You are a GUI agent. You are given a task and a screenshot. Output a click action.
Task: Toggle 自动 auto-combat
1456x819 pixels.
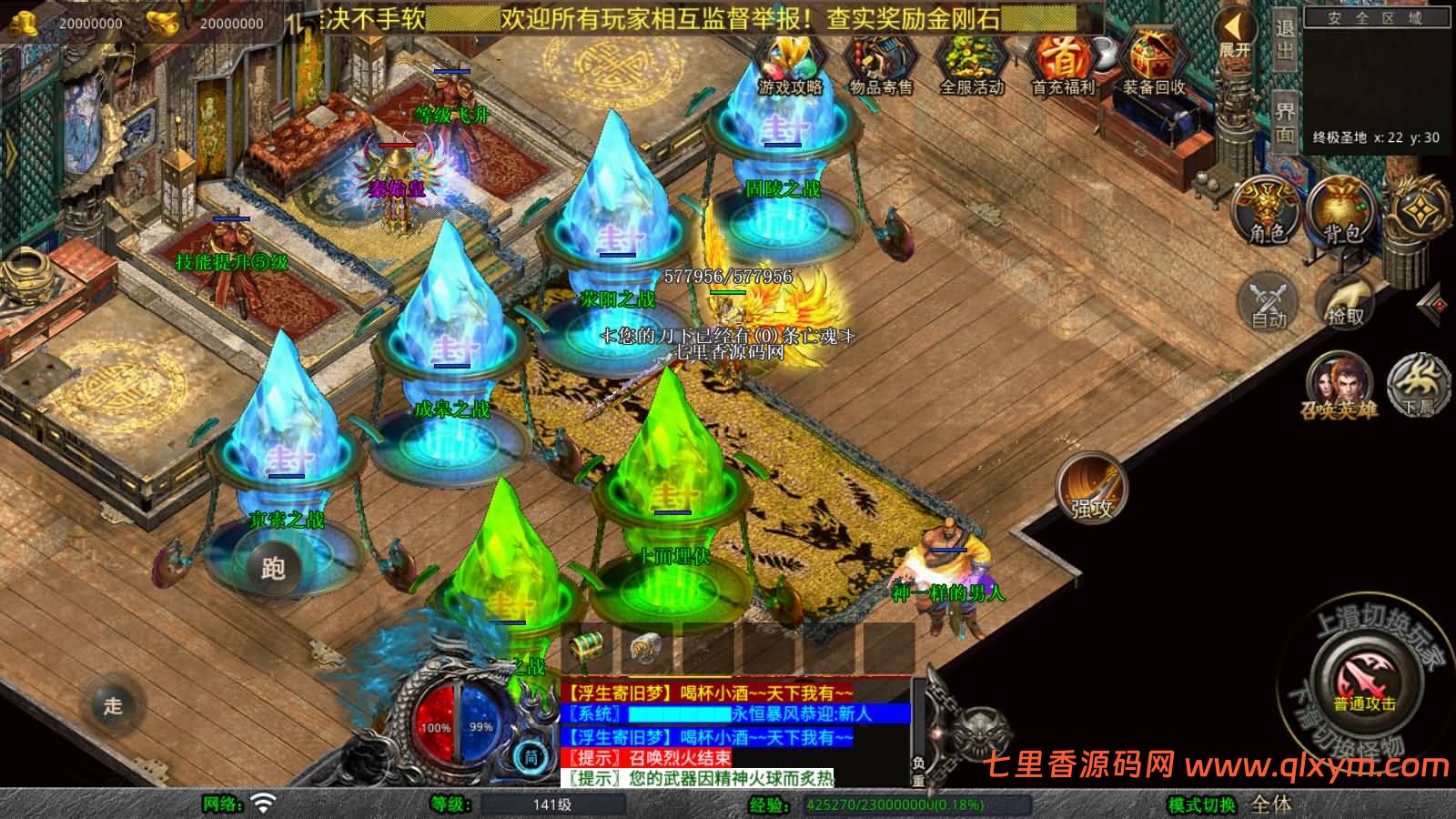1269,301
